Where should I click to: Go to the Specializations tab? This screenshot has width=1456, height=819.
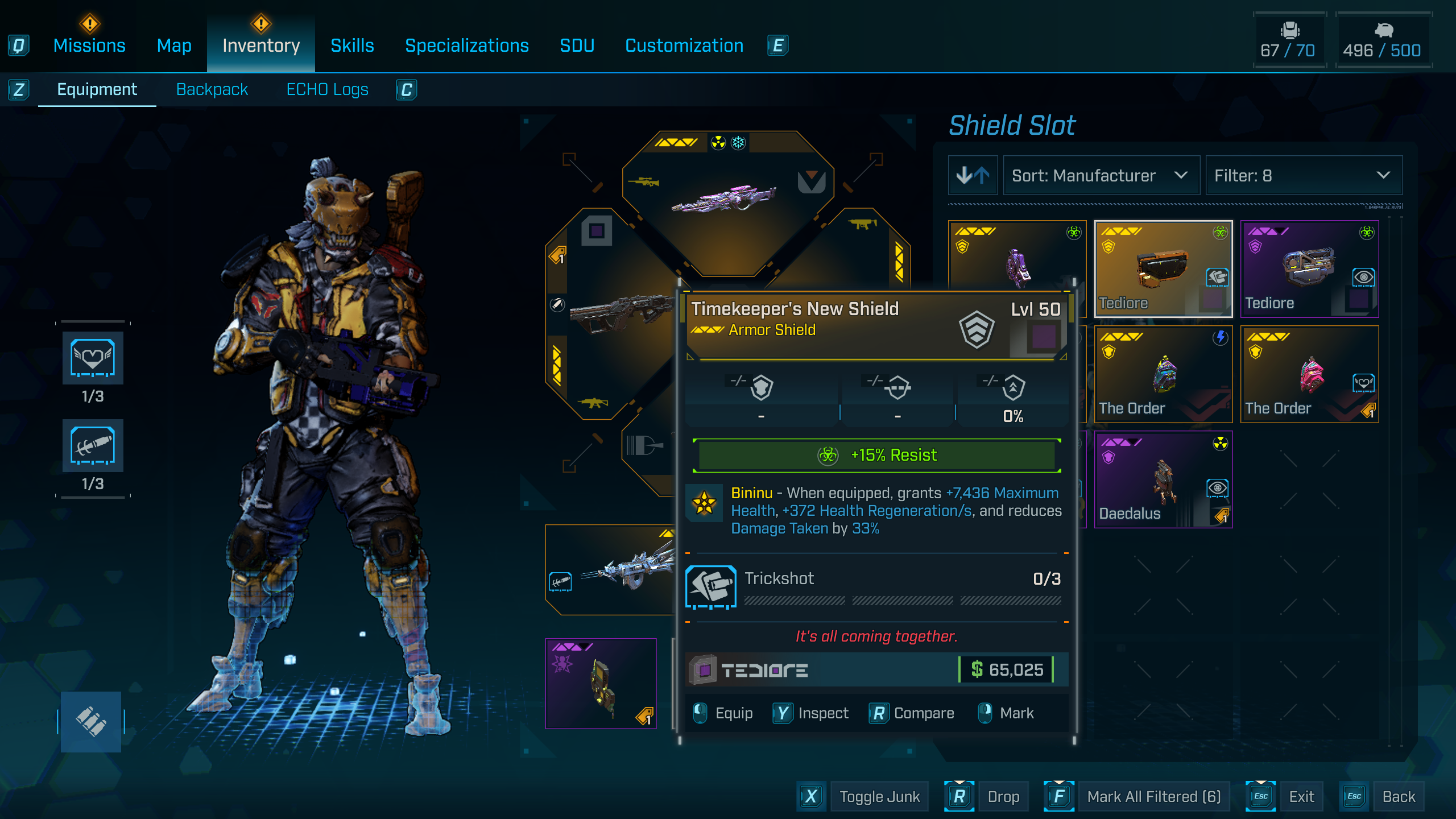(x=466, y=45)
